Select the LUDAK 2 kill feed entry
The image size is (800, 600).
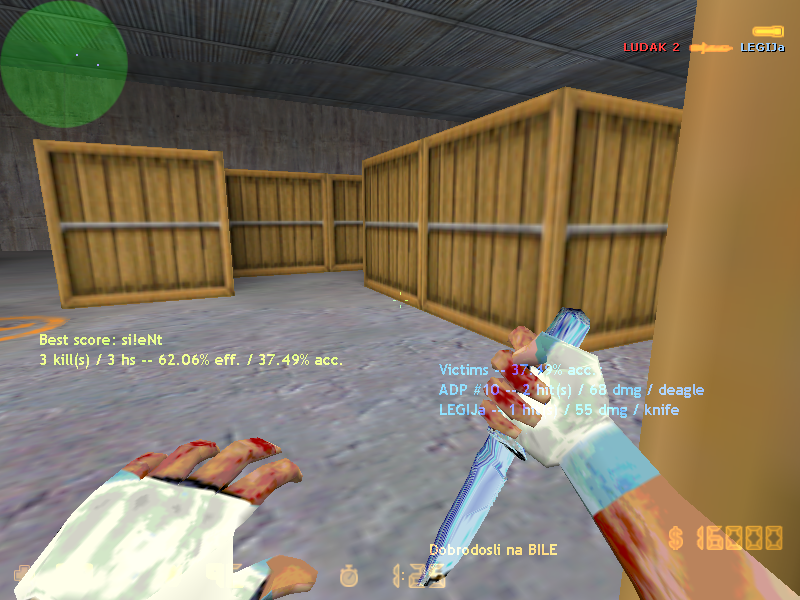coord(651,47)
